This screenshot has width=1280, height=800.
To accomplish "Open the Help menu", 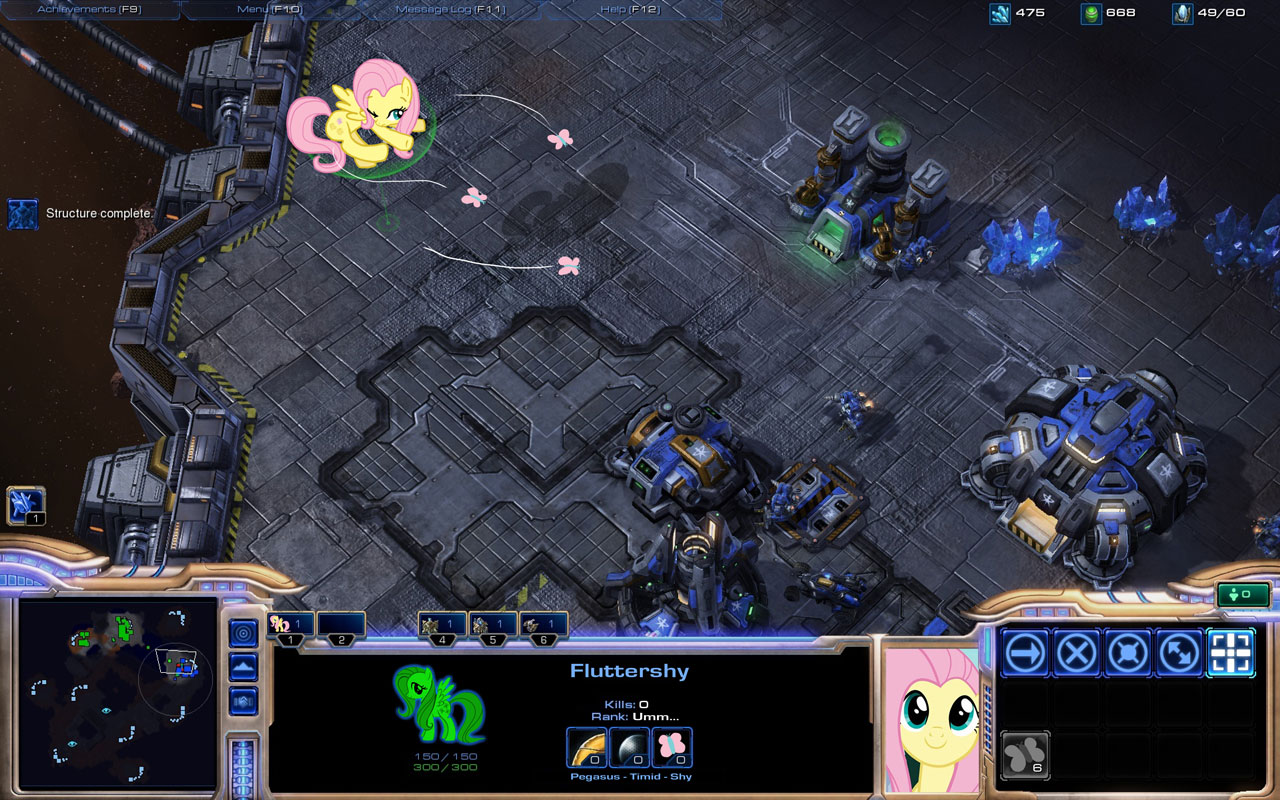I will tap(627, 10).
